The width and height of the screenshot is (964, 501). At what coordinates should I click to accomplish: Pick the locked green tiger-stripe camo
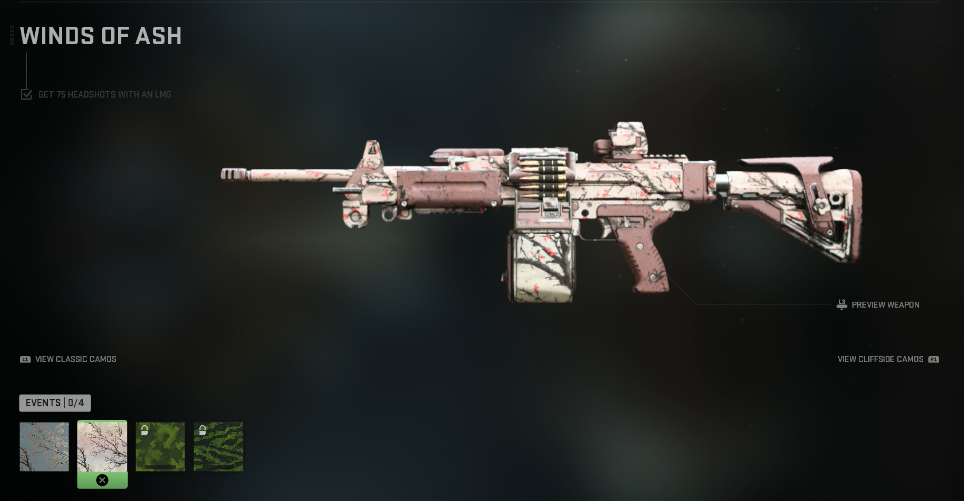point(218,446)
